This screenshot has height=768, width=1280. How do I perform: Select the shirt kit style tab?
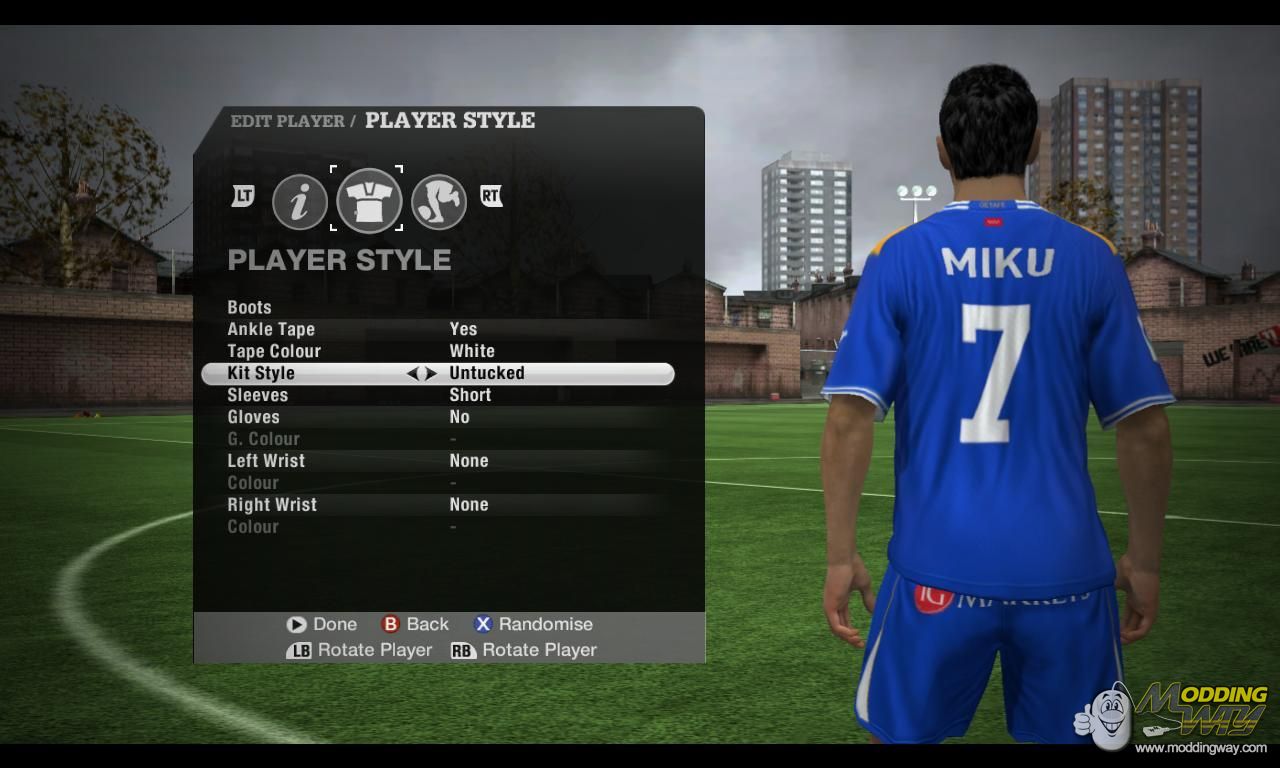coord(369,200)
